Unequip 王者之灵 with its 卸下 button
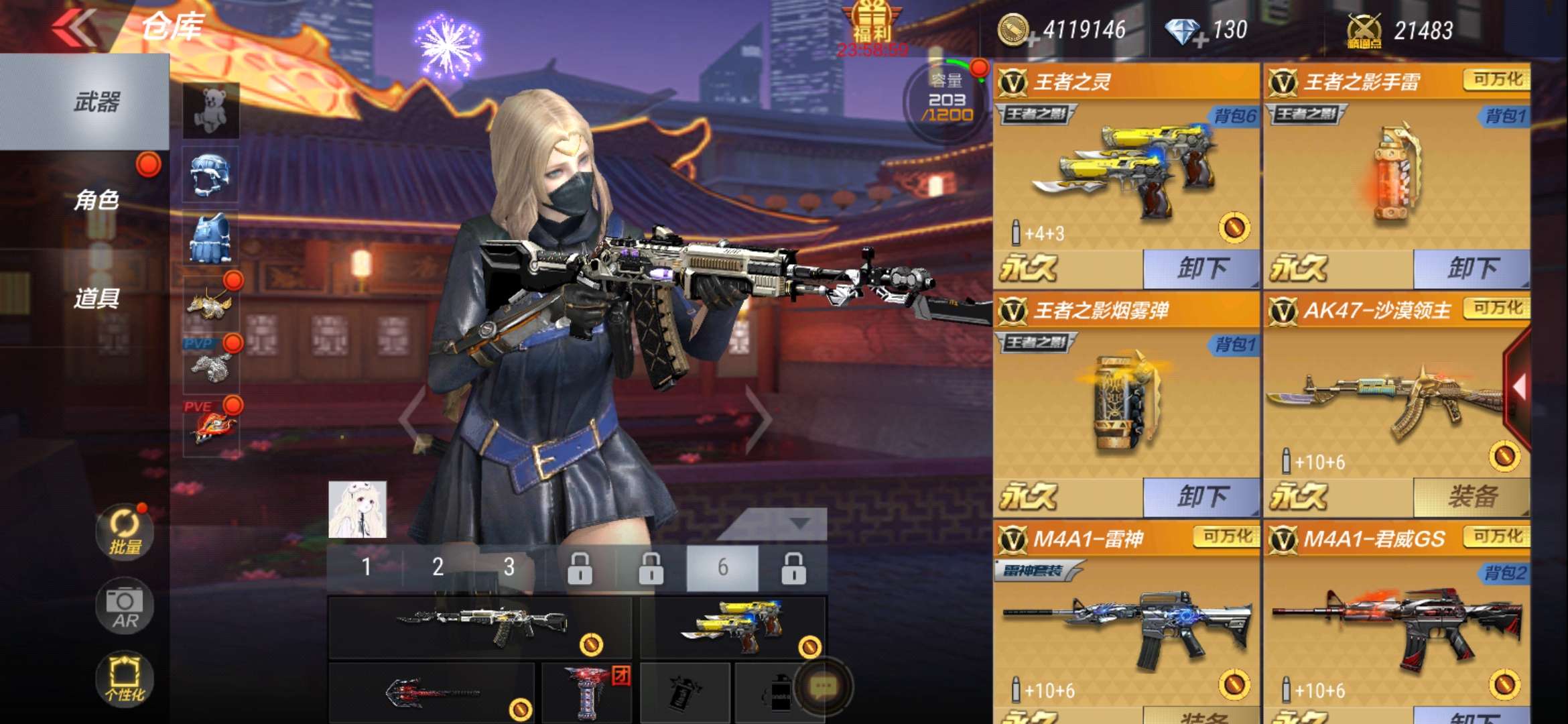Screen dimensions: 1568x724 (x=1201, y=269)
